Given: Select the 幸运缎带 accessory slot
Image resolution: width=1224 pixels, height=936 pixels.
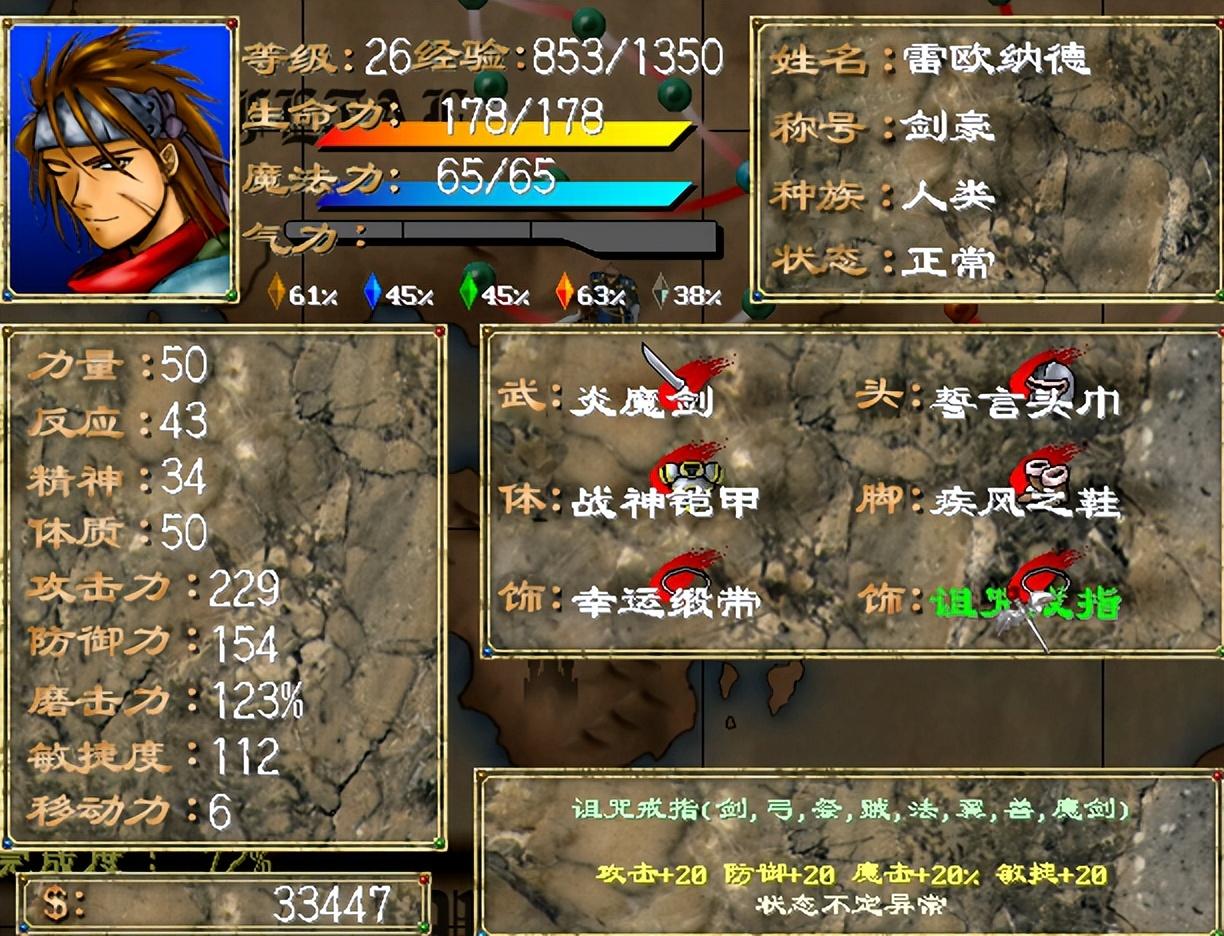Looking at the screenshot, I should click(x=665, y=600).
